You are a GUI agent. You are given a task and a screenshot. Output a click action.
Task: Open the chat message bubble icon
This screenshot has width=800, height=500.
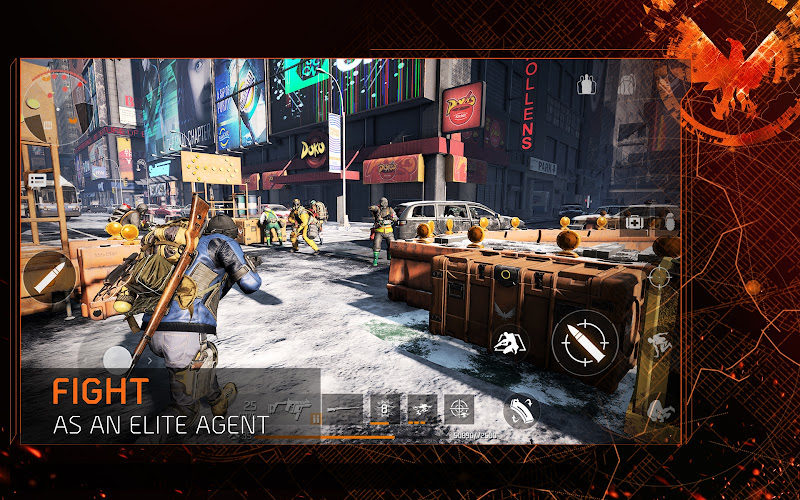click(38, 181)
